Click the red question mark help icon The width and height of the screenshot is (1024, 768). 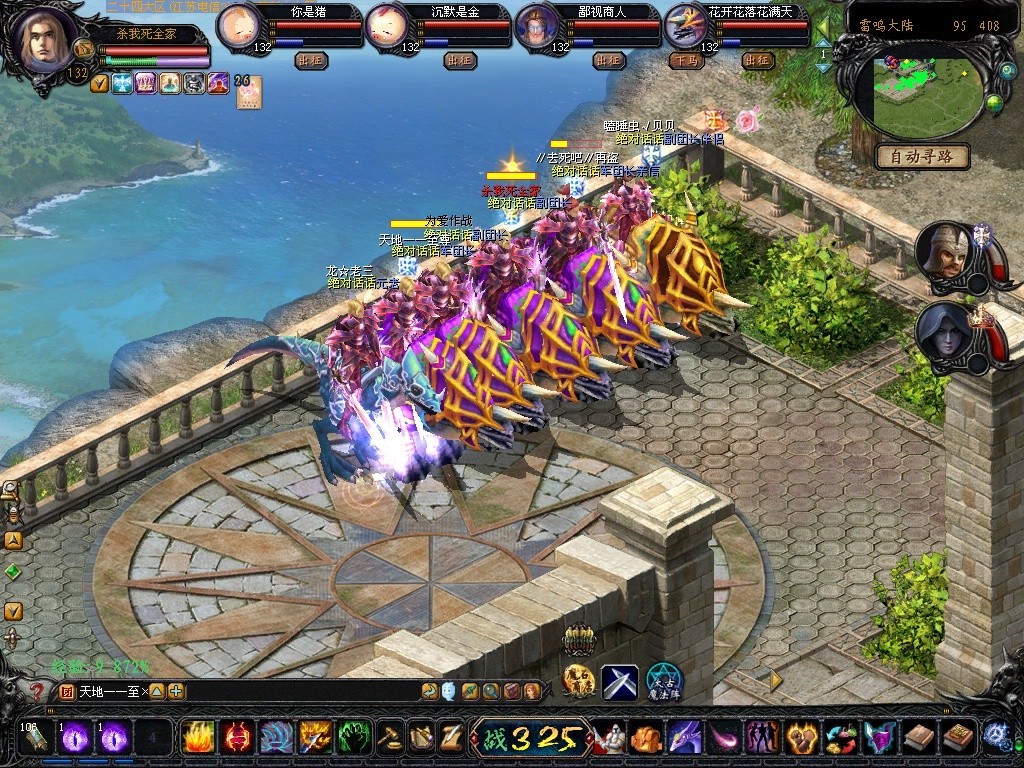[x=38, y=691]
